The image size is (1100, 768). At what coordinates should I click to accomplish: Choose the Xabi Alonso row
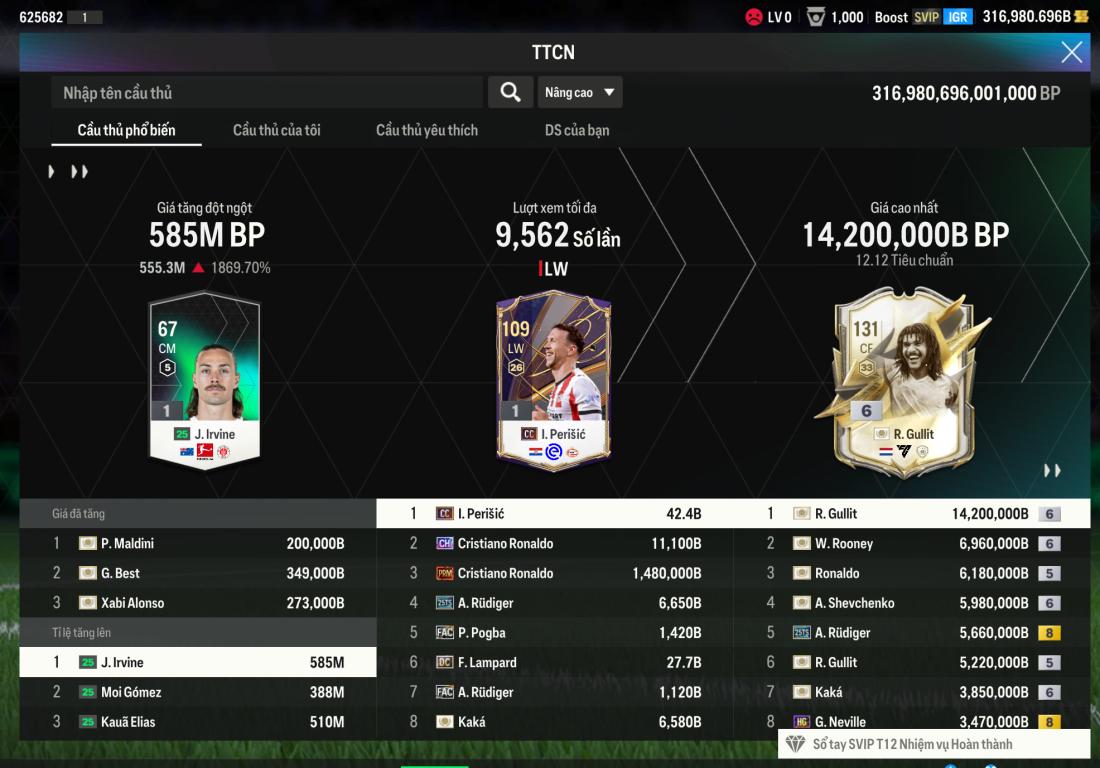[x=198, y=603]
